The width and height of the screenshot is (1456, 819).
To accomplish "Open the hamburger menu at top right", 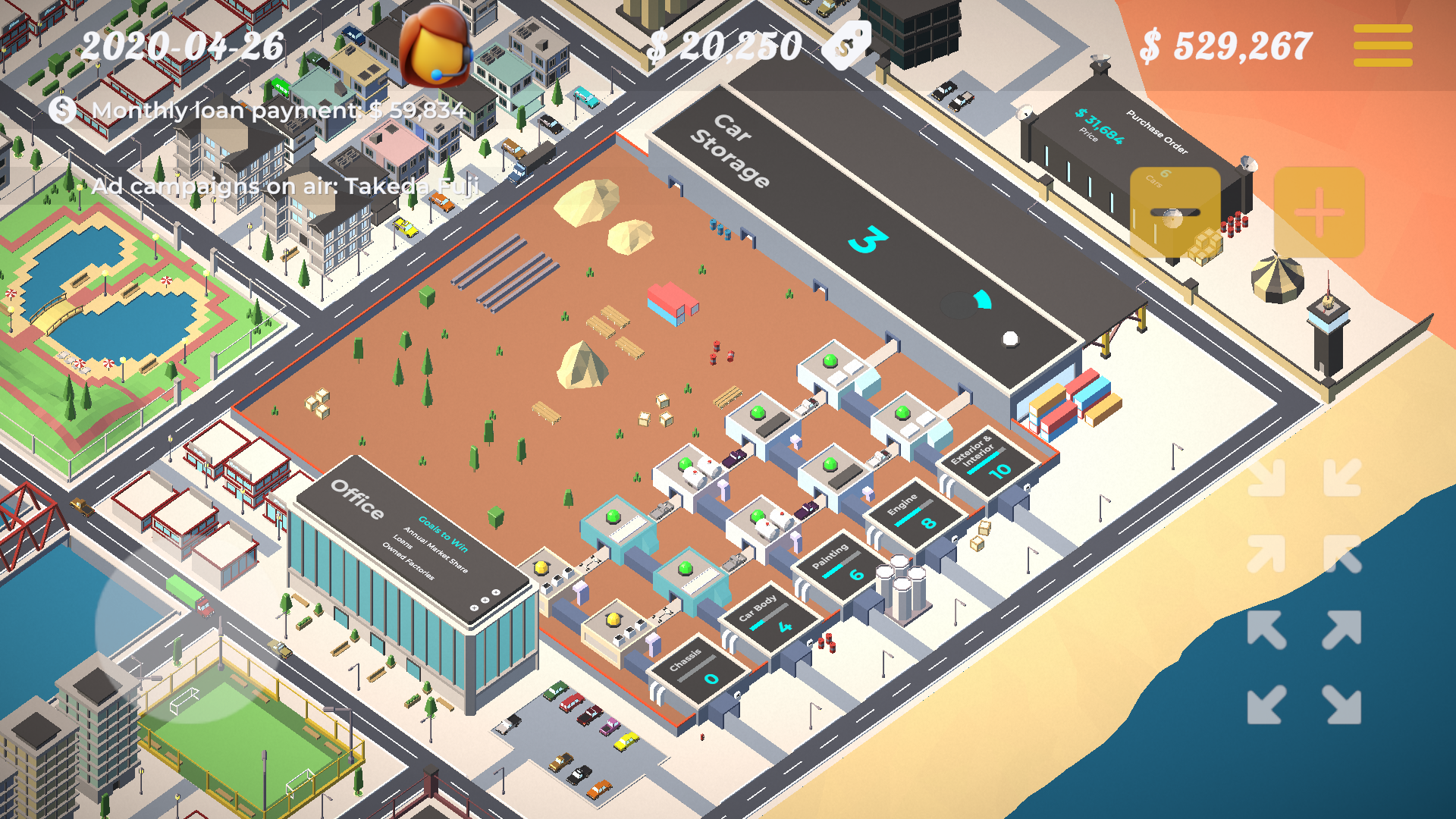I will tap(1382, 44).
